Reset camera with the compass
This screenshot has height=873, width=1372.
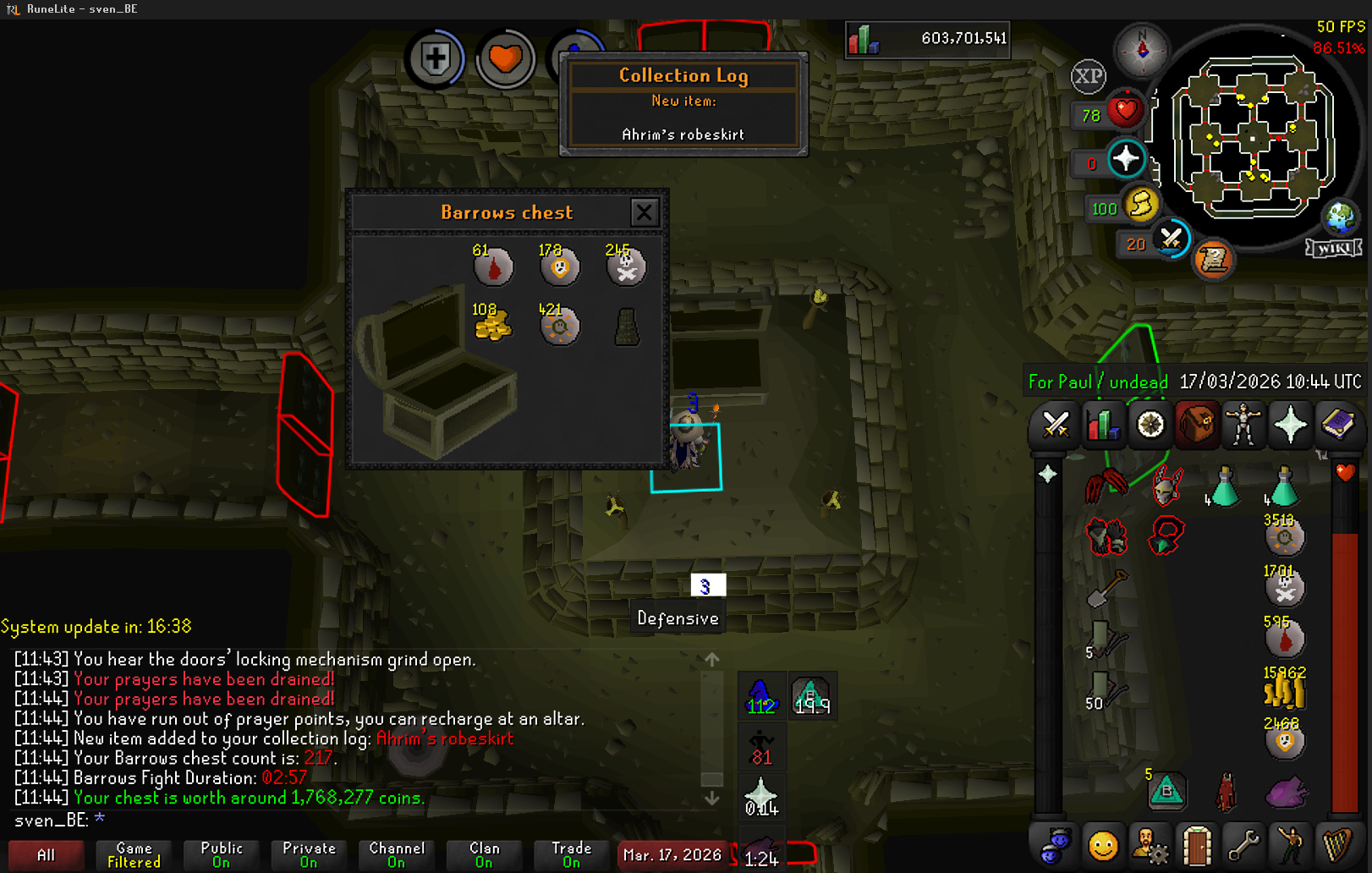[1142, 50]
